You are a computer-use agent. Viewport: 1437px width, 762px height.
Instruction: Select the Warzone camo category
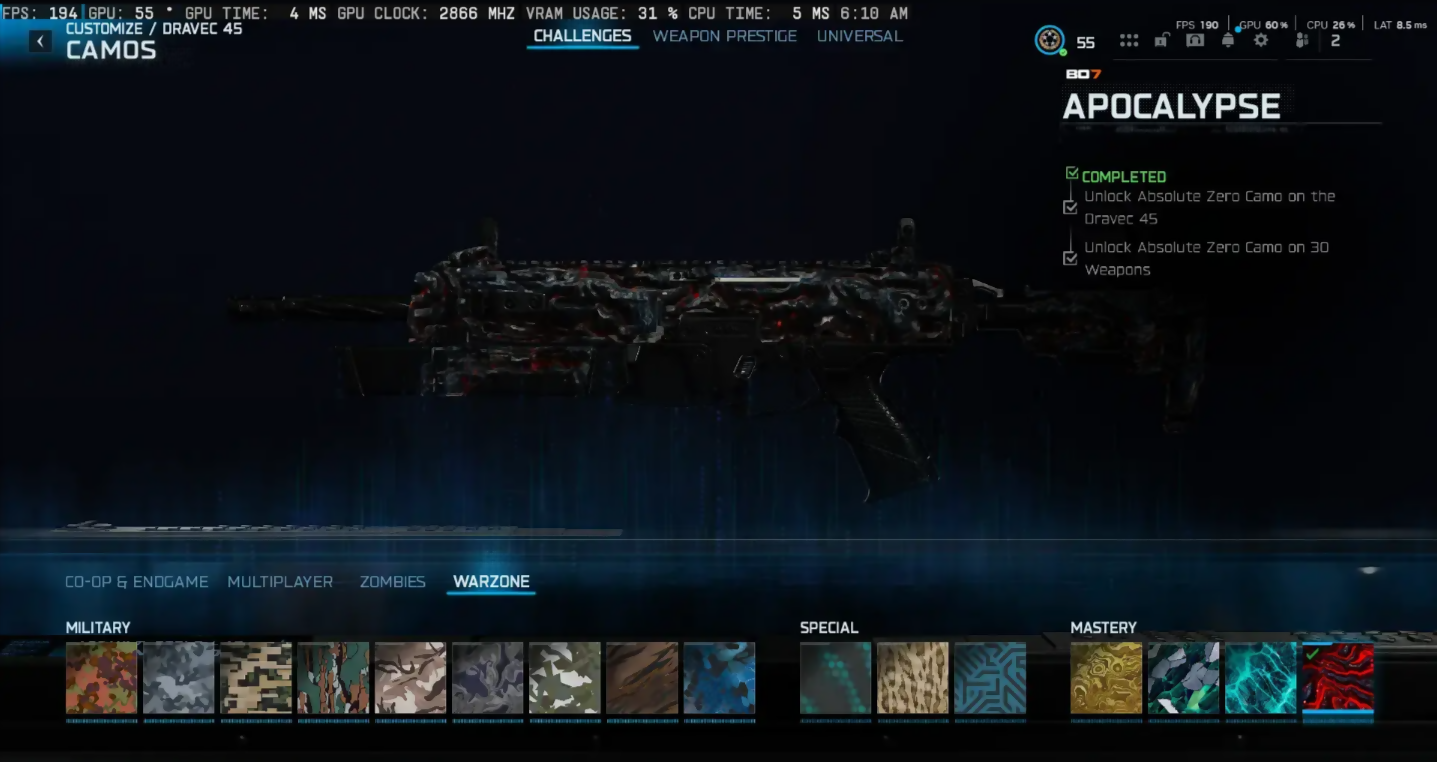[491, 581]
